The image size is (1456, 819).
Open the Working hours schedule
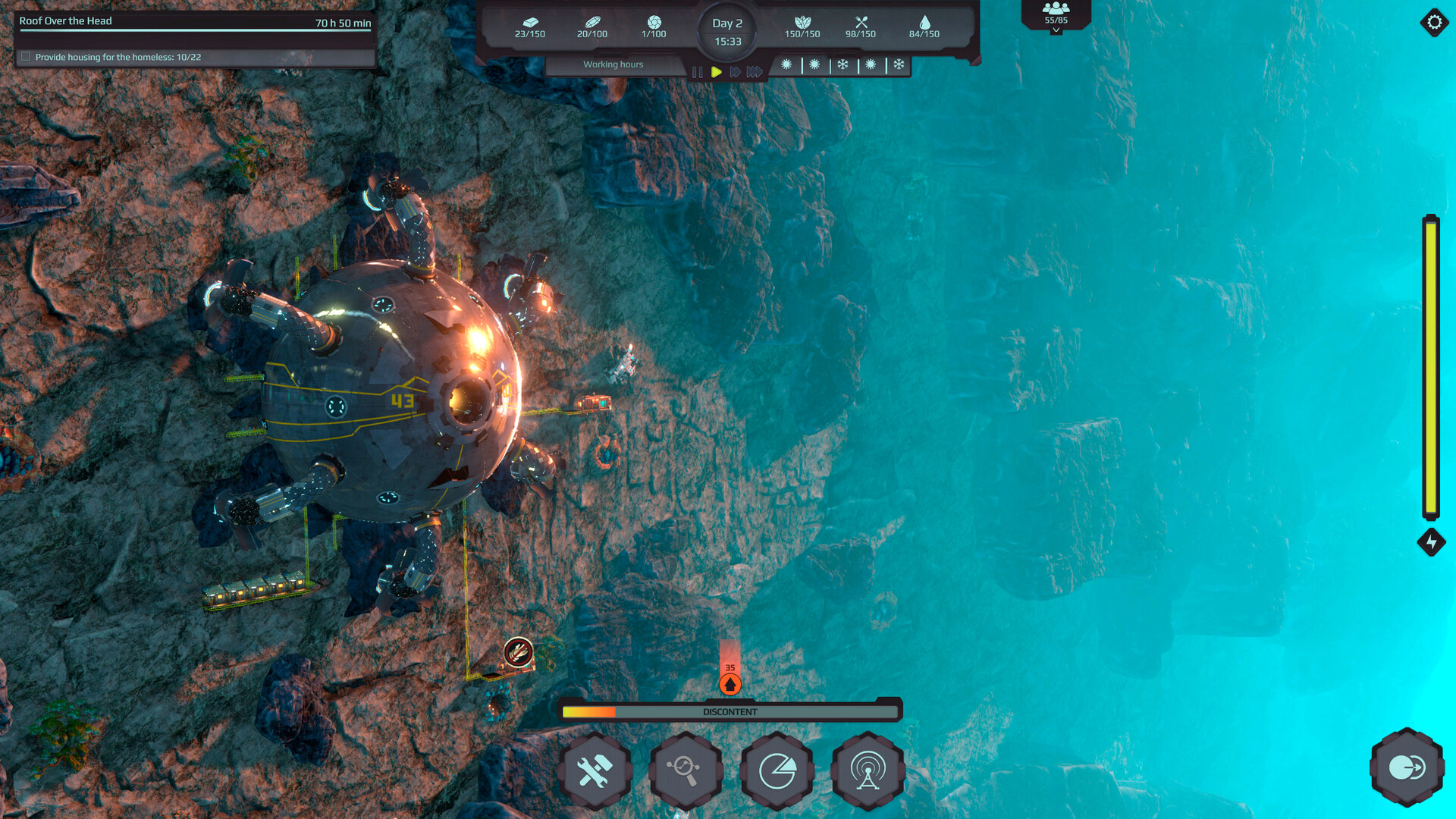613,64
